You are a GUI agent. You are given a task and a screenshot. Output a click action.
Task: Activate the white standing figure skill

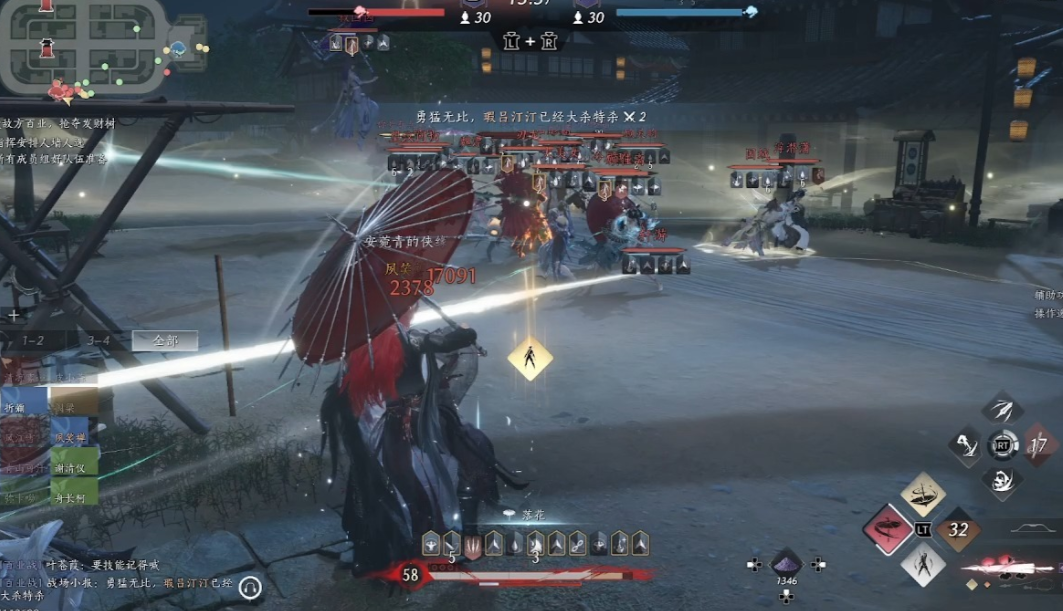tap(923, 563)
